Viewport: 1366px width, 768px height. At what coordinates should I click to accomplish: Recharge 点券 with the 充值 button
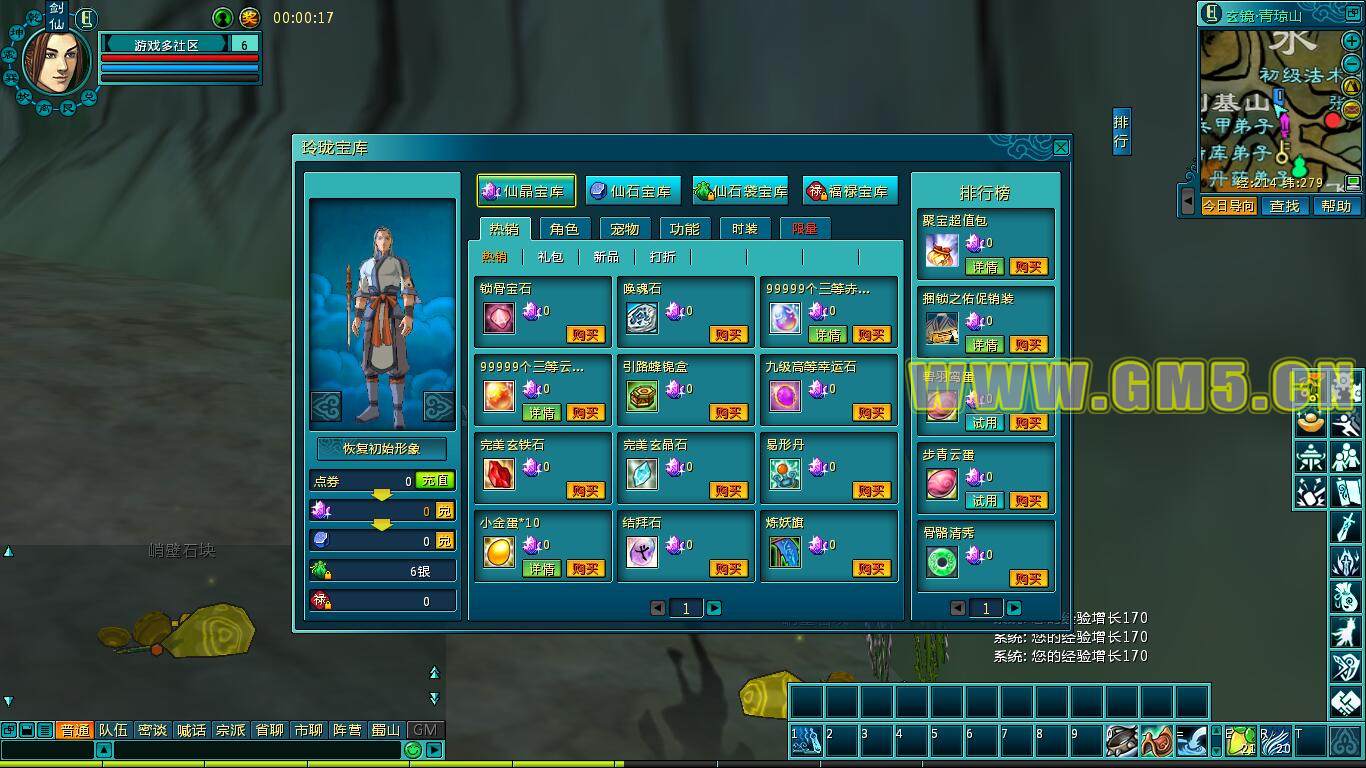(435, 481)
